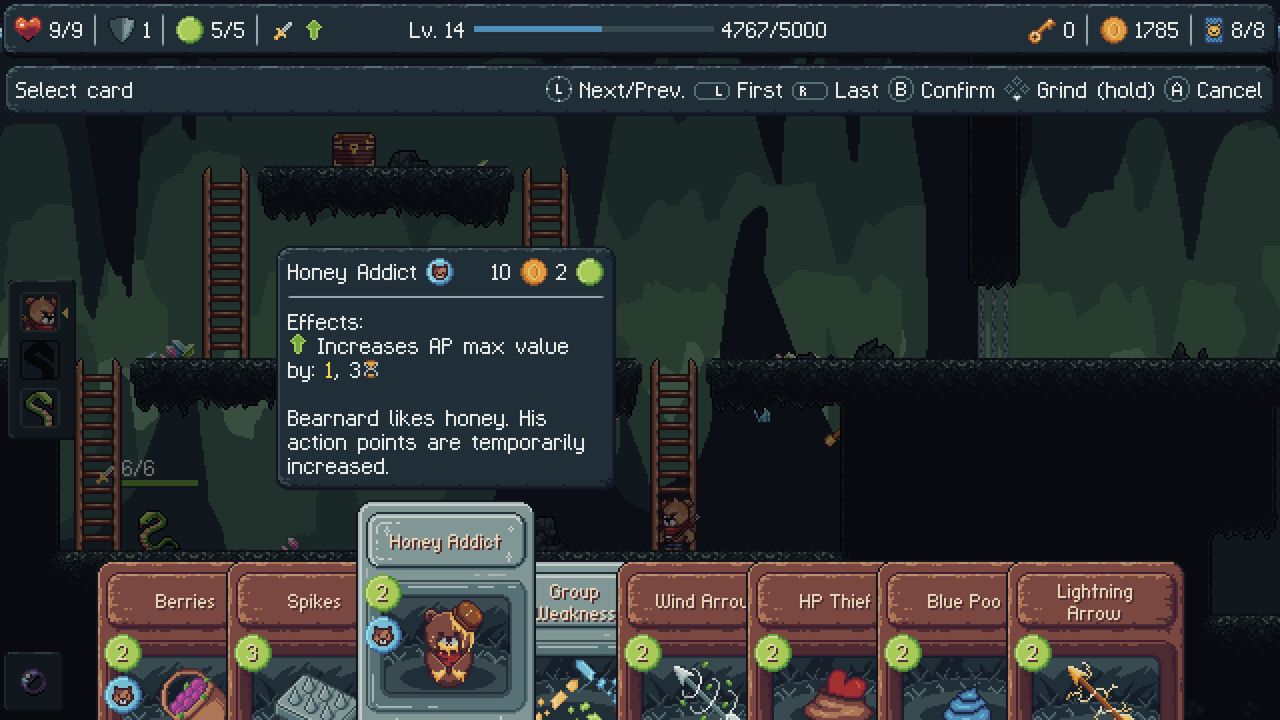
Task: Pick the Lightning Arrow card
Action: [1095, 600]
